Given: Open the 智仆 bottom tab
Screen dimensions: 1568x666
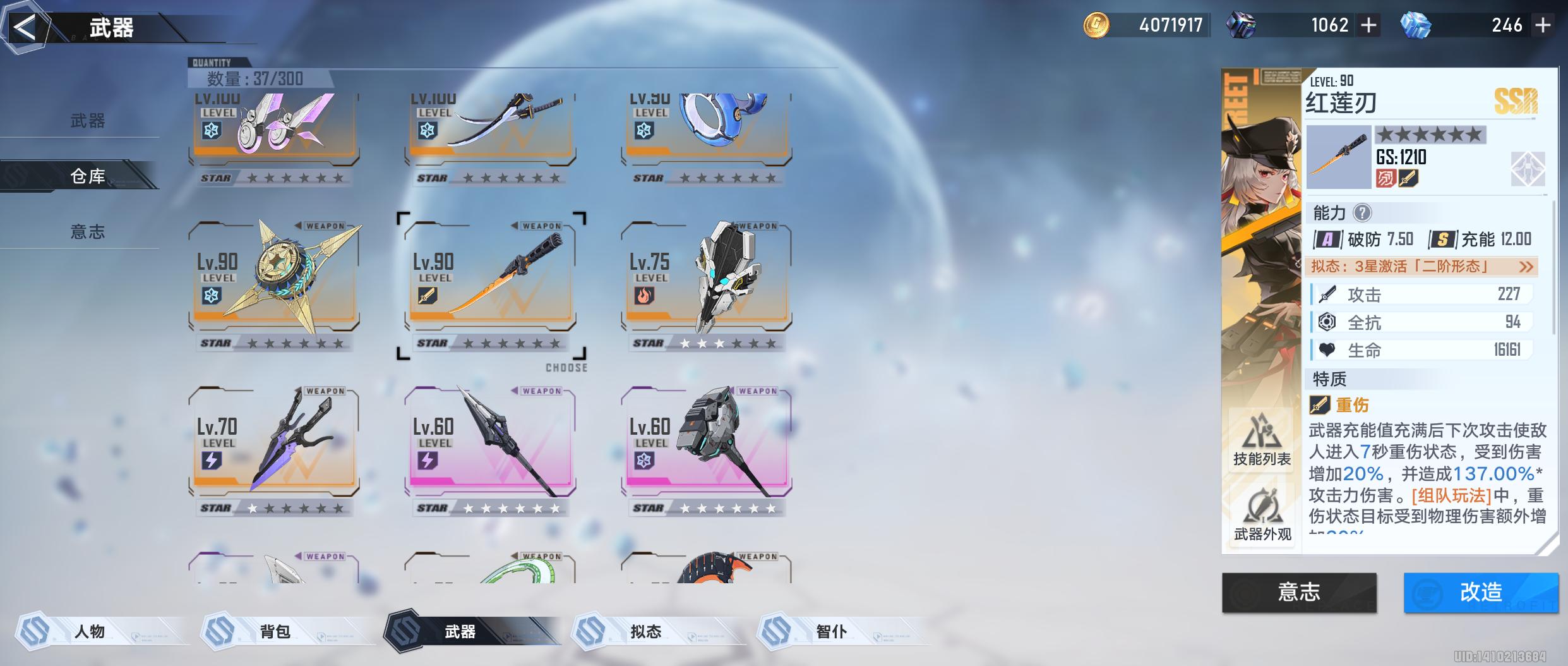Looking at the screenshot, I should (831, 631).
